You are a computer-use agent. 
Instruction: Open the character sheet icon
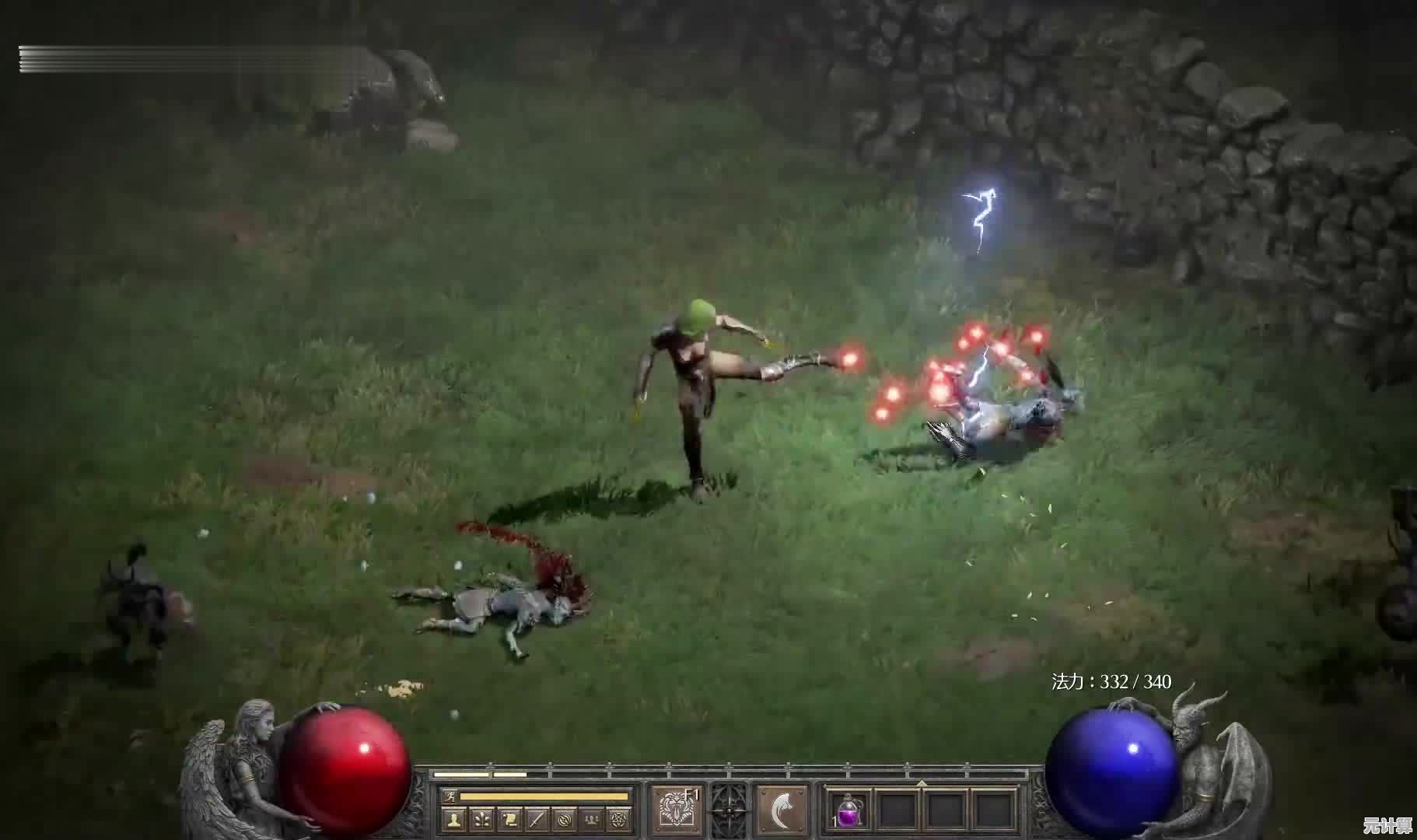[x=454, y=818]
